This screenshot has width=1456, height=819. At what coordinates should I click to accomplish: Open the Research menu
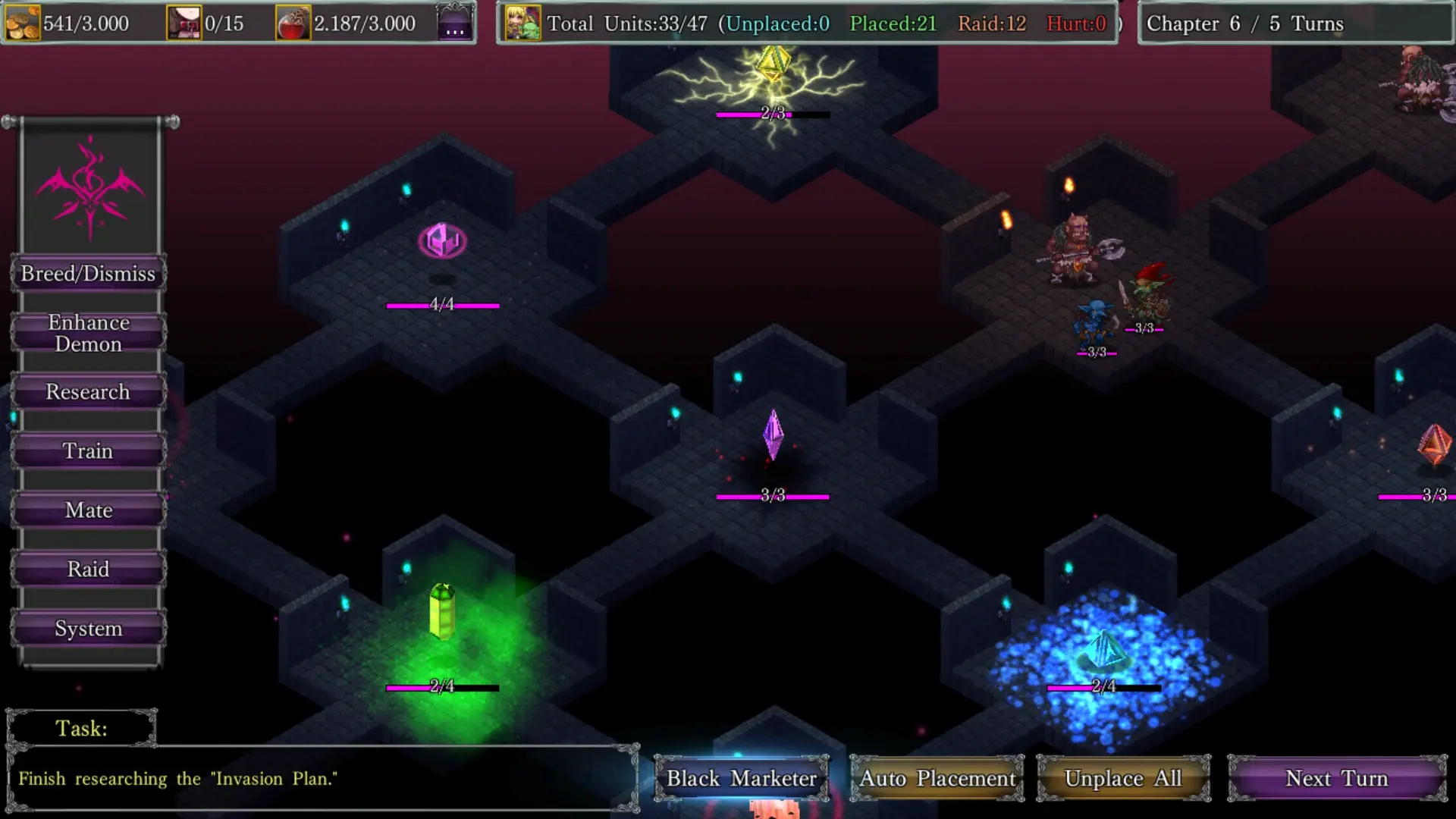point(88,392)
